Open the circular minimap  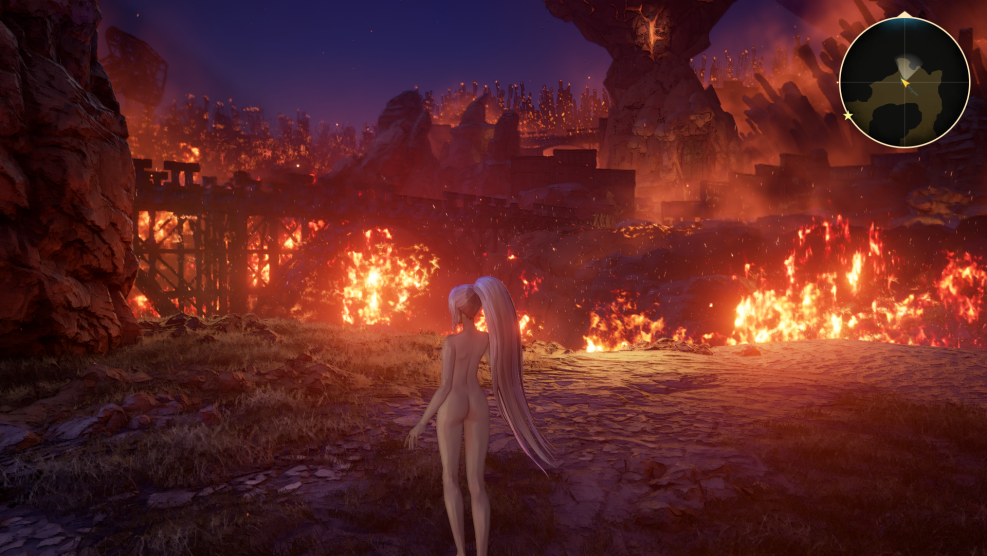pyautogui.click(x=904, y=82)
